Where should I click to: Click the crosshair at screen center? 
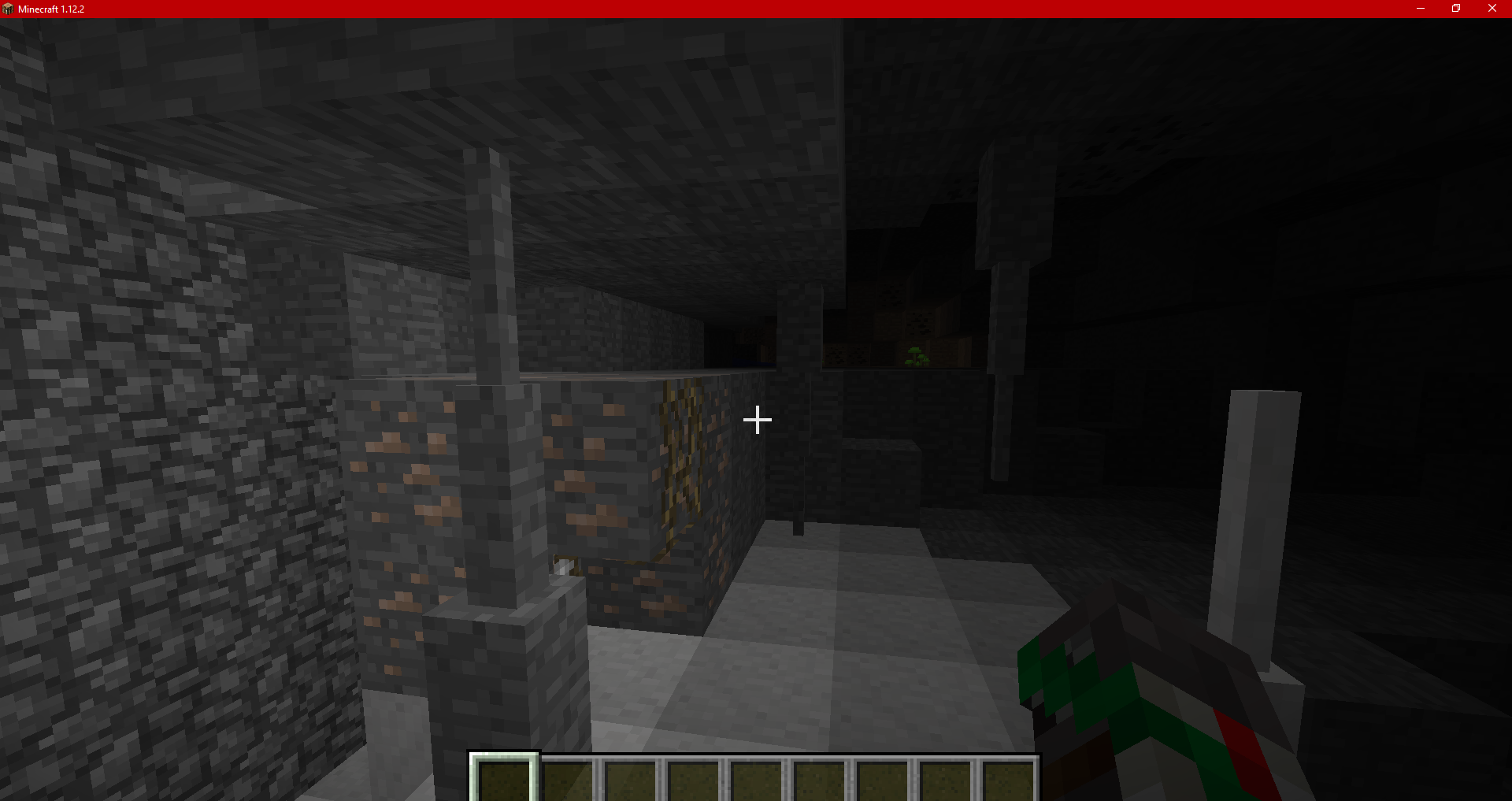coord(758,420)
